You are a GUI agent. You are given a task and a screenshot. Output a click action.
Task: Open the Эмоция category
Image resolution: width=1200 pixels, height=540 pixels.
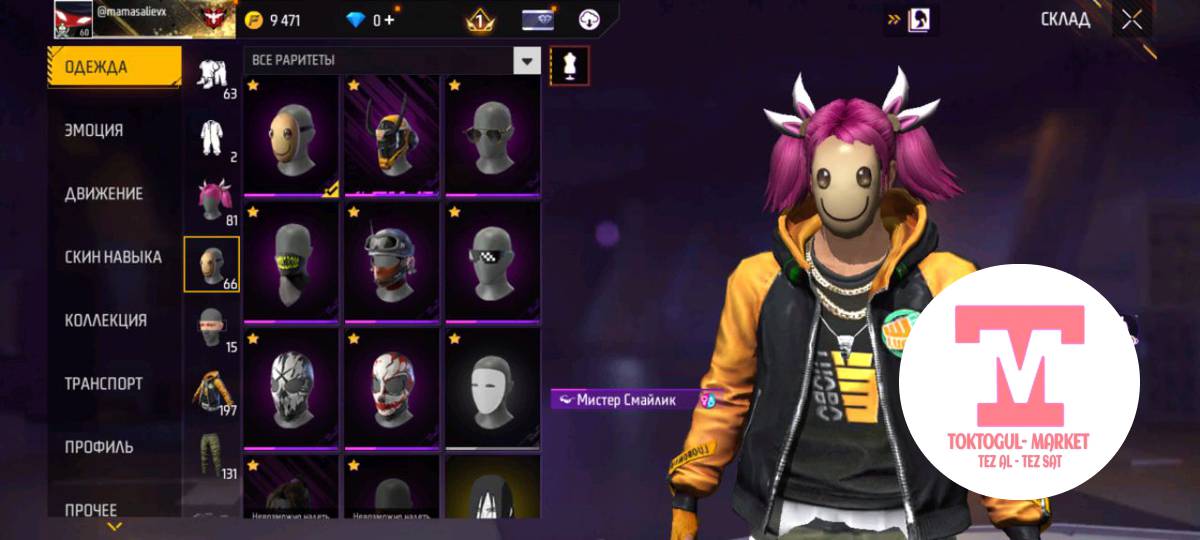pos(94,130)
